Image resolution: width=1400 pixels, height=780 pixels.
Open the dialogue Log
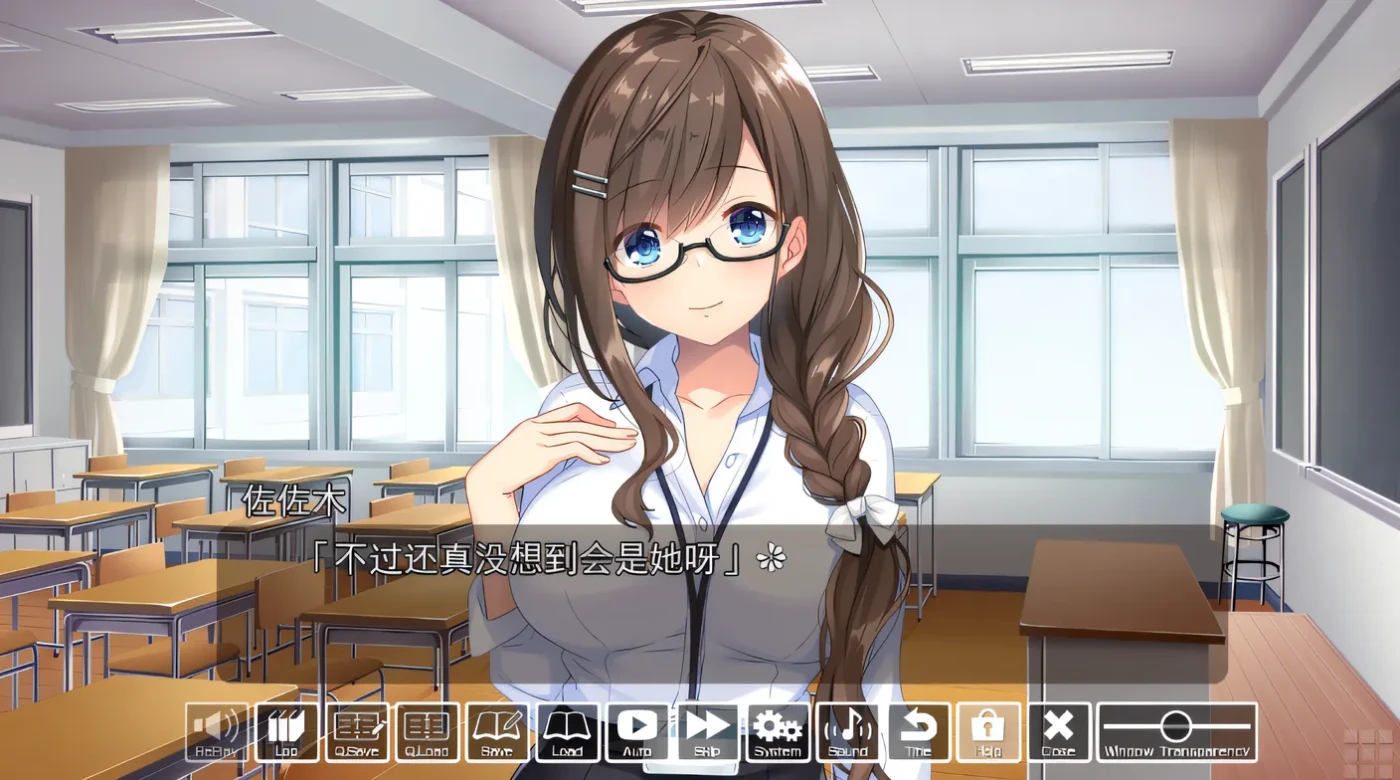287,732
